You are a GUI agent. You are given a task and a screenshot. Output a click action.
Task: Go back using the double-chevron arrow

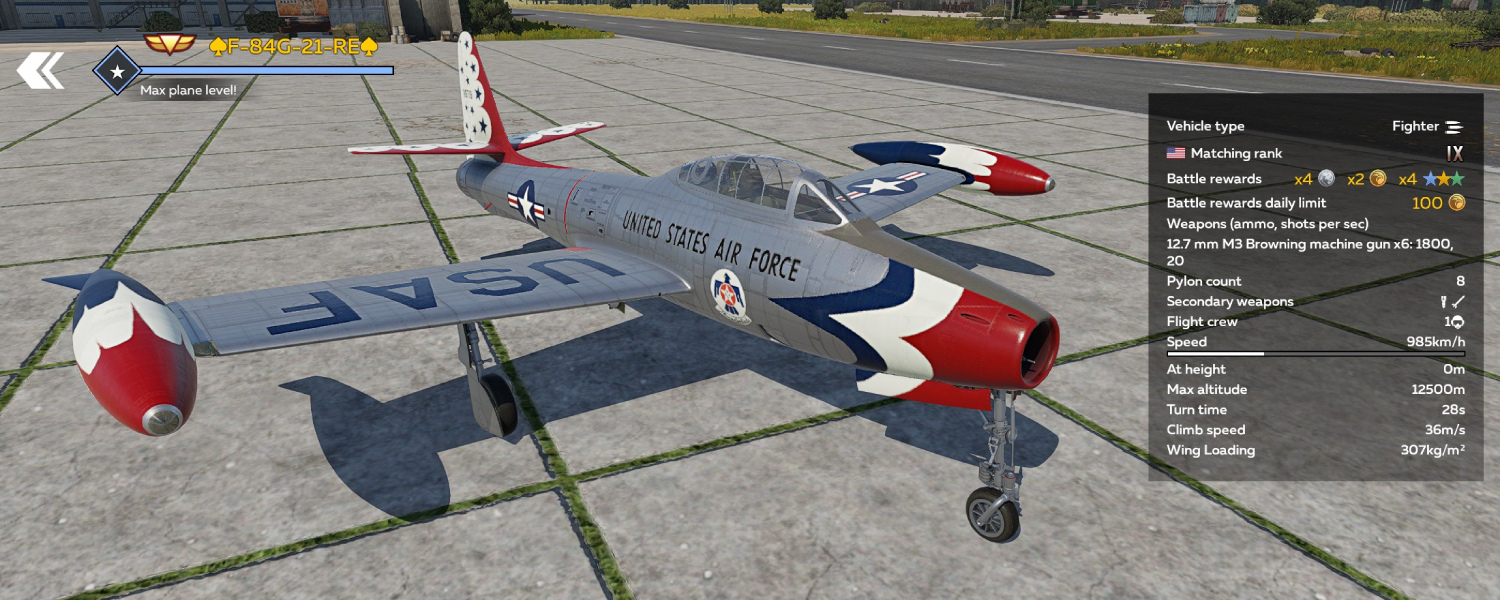pos(40,70)
